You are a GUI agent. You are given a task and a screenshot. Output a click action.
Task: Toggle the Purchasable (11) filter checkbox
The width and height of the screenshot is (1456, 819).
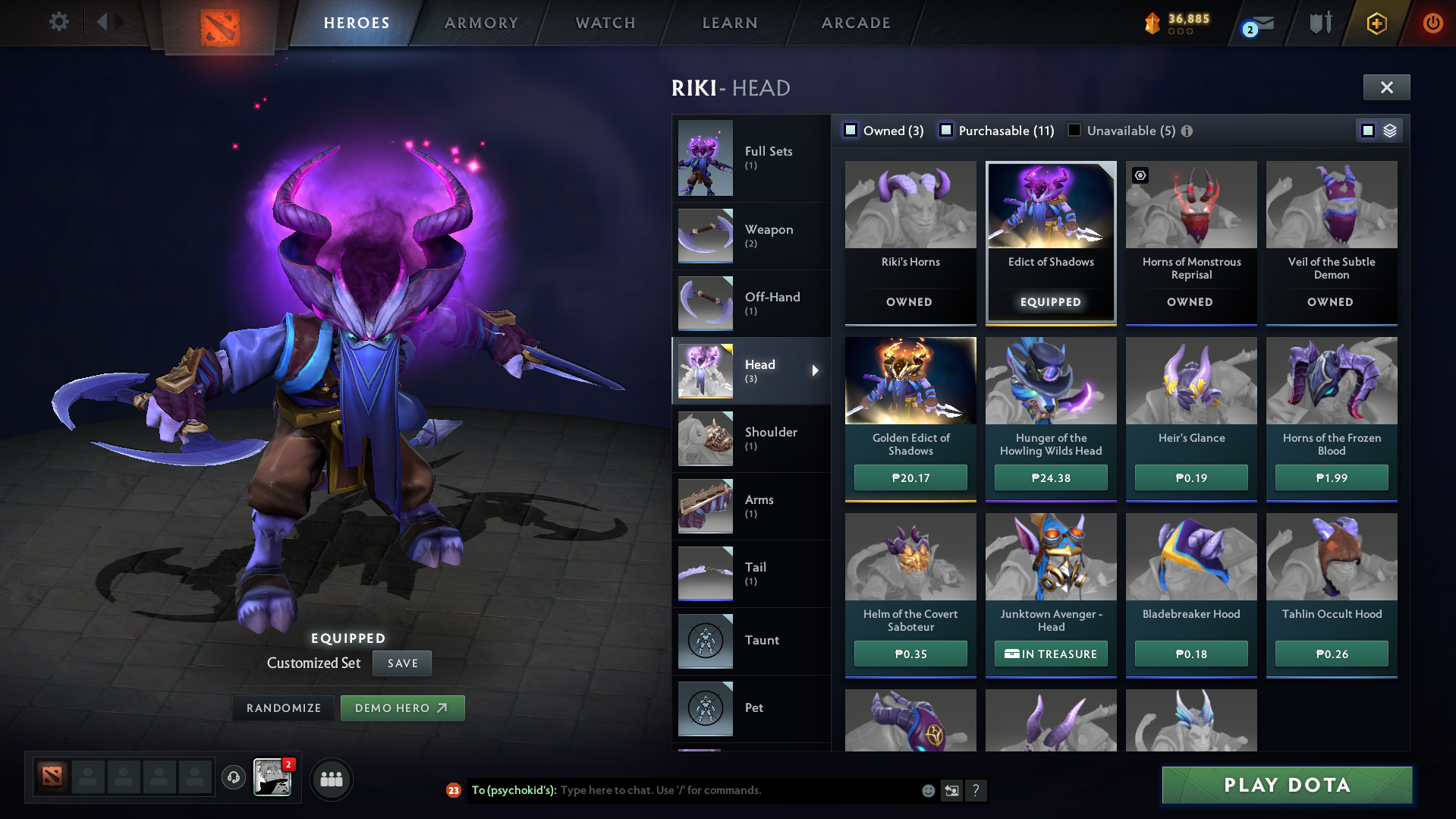[x=946, y=130]
